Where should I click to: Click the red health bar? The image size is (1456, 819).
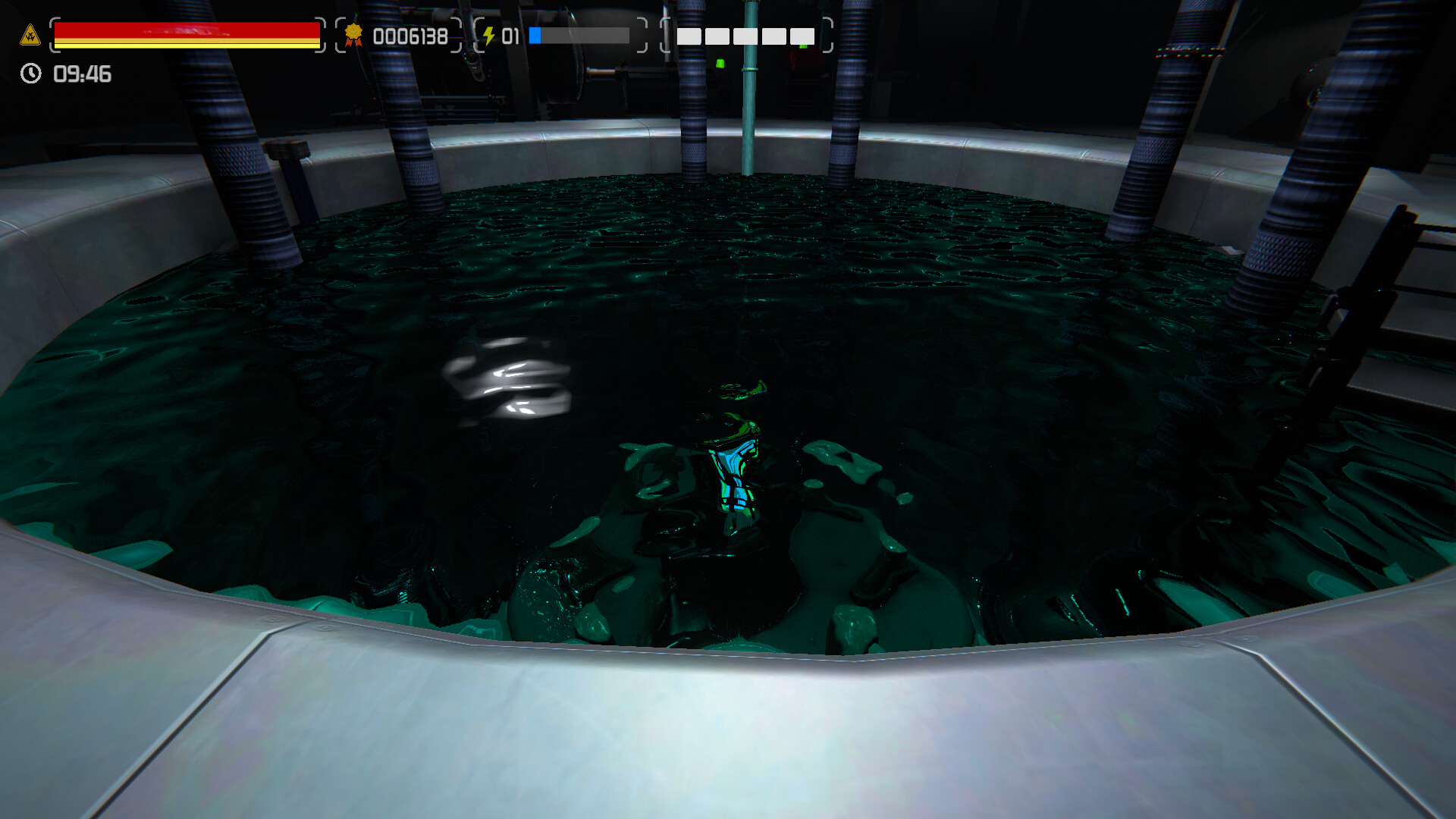186,30
